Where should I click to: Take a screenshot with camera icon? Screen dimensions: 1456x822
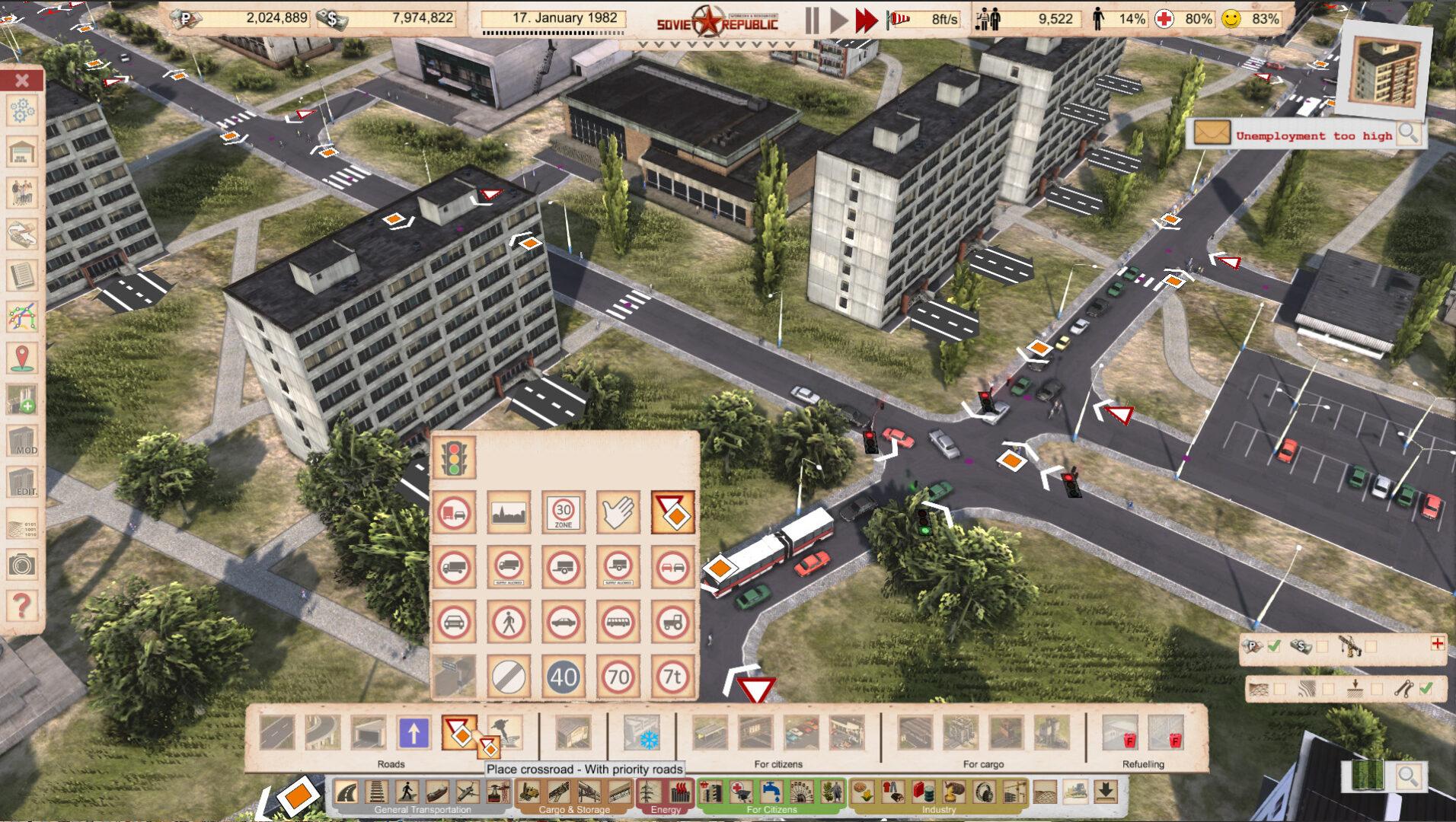pos(22,565)
